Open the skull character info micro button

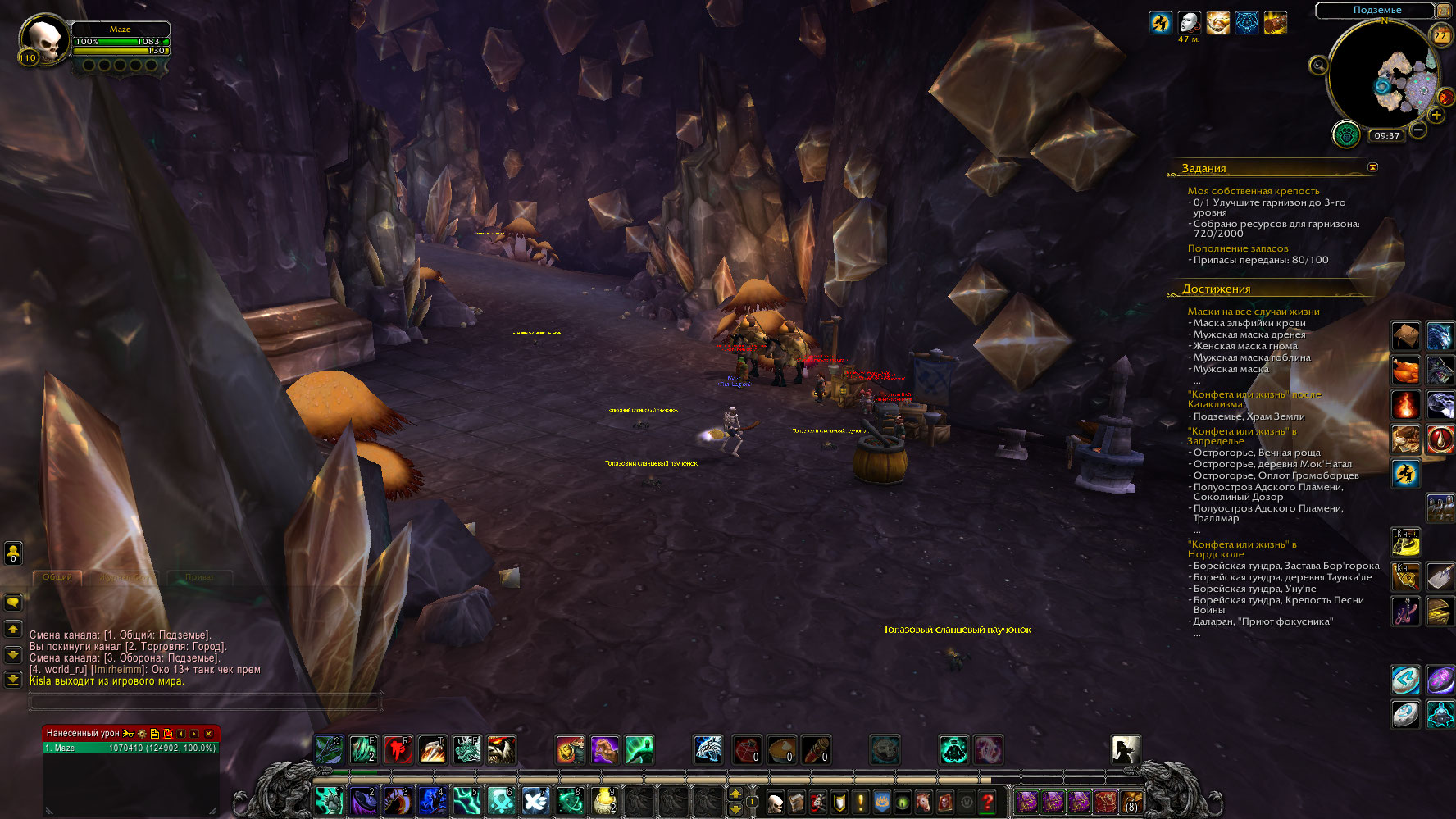pyautogui.click(x=775, y=802)
